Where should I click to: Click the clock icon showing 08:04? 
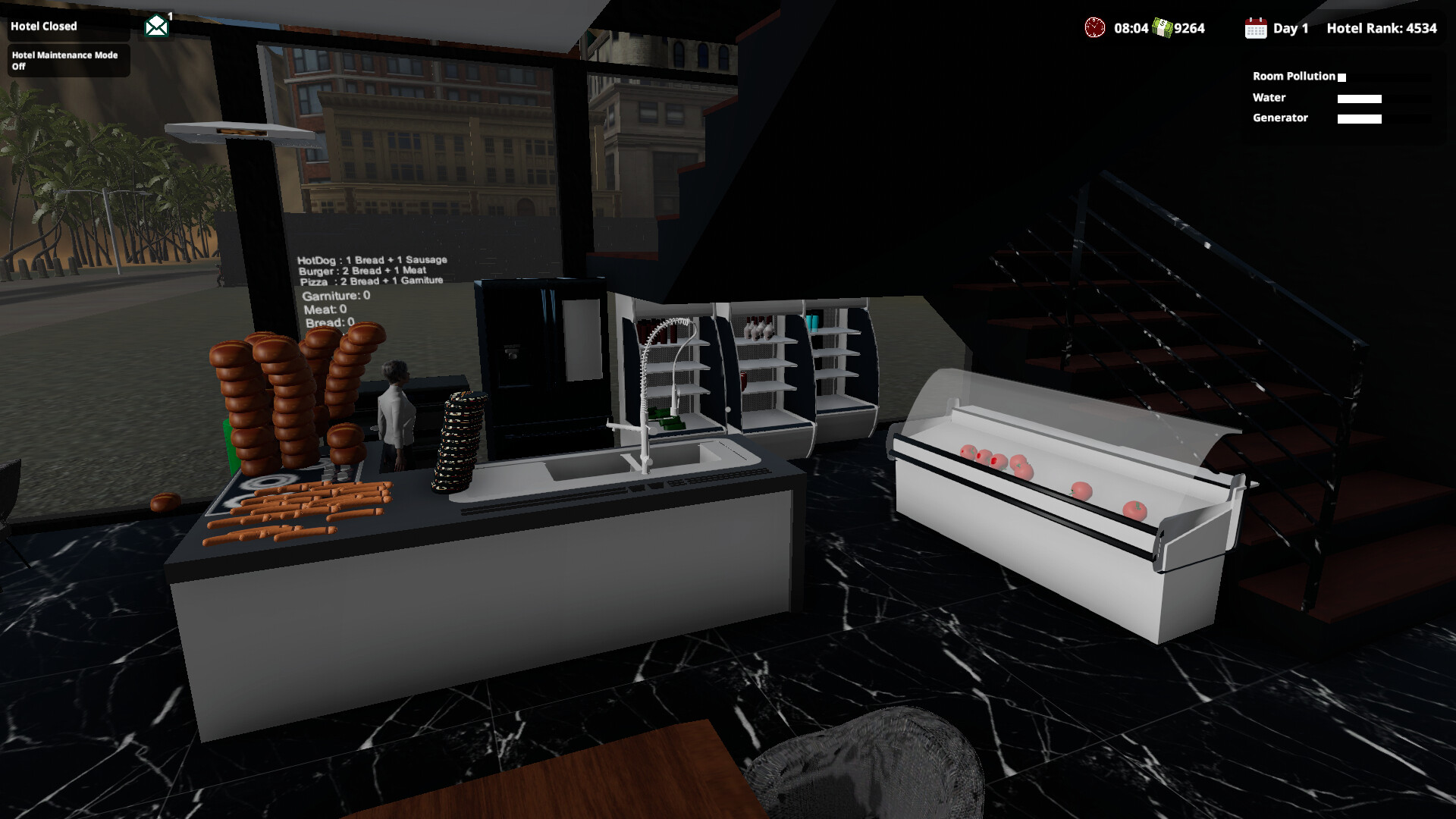tap(1094, 28)
